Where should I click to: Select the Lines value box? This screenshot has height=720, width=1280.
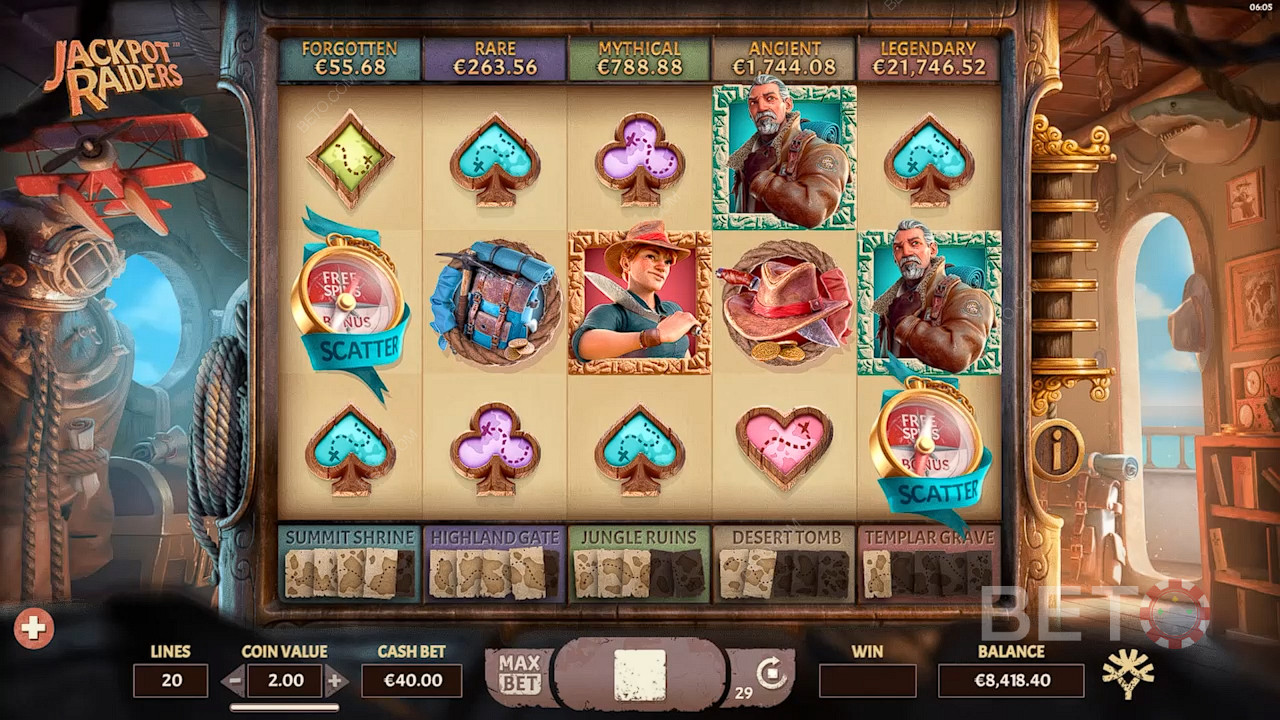click(170, 681)
